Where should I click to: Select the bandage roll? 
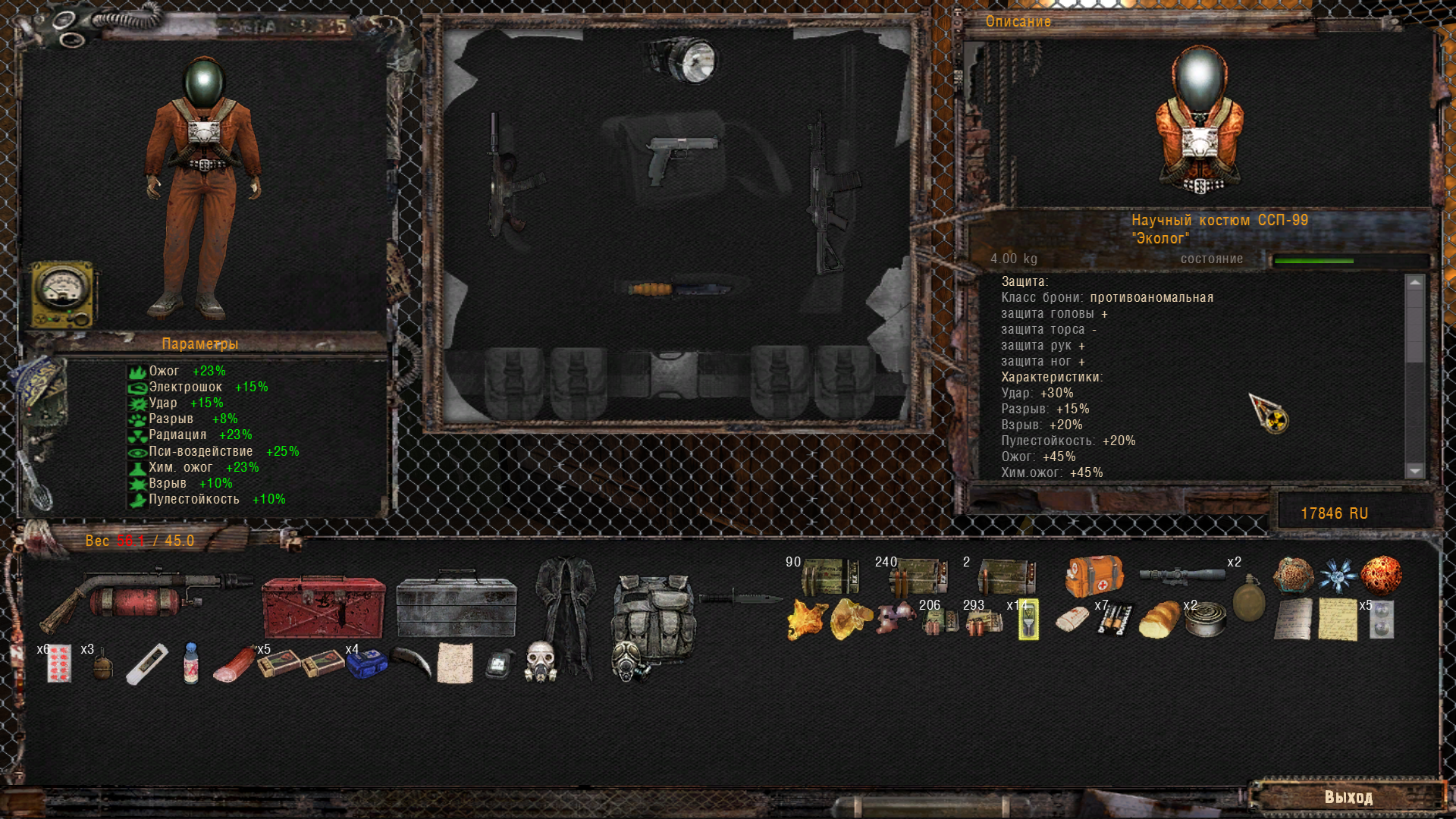1072,619
